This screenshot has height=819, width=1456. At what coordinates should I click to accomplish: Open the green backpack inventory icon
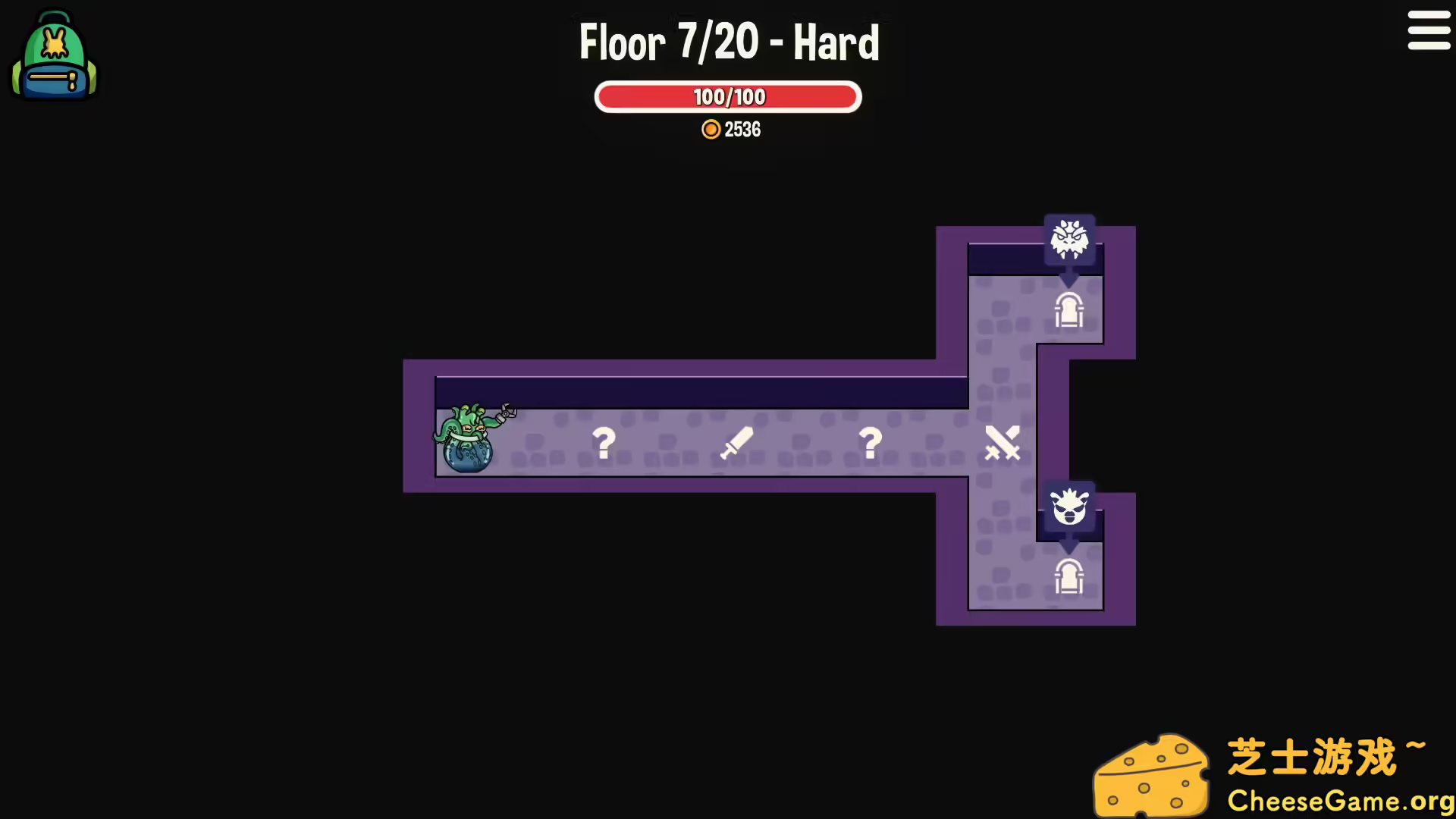(x=53, y=57)
